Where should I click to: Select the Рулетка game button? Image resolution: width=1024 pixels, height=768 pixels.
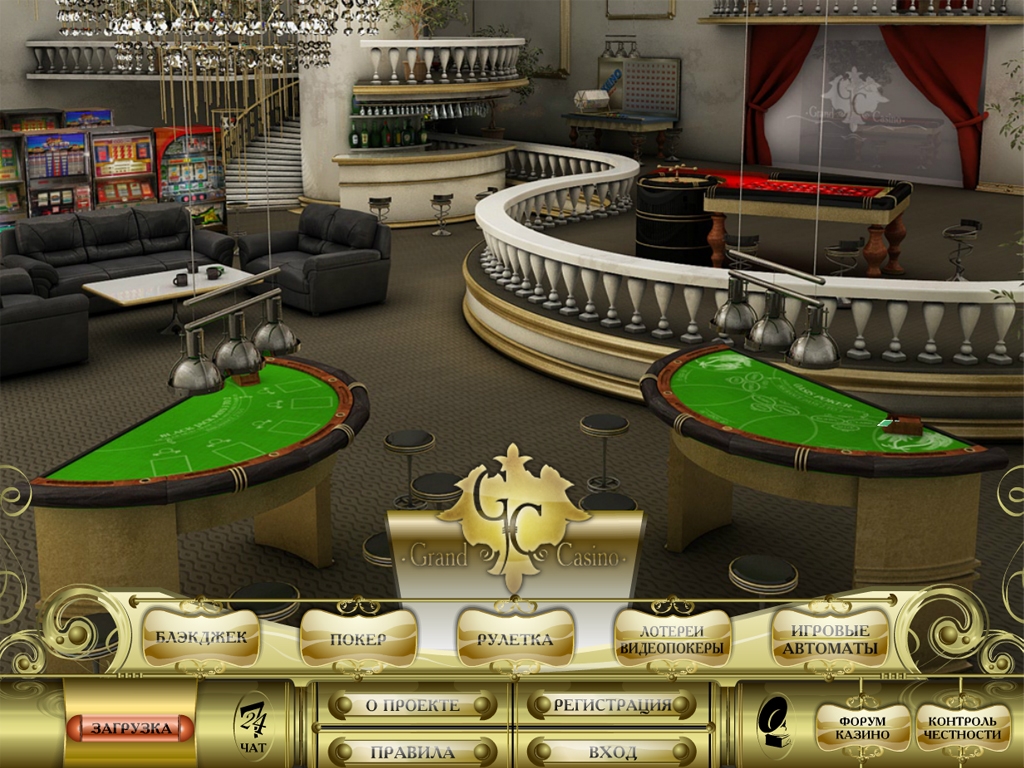coord(515,638)
